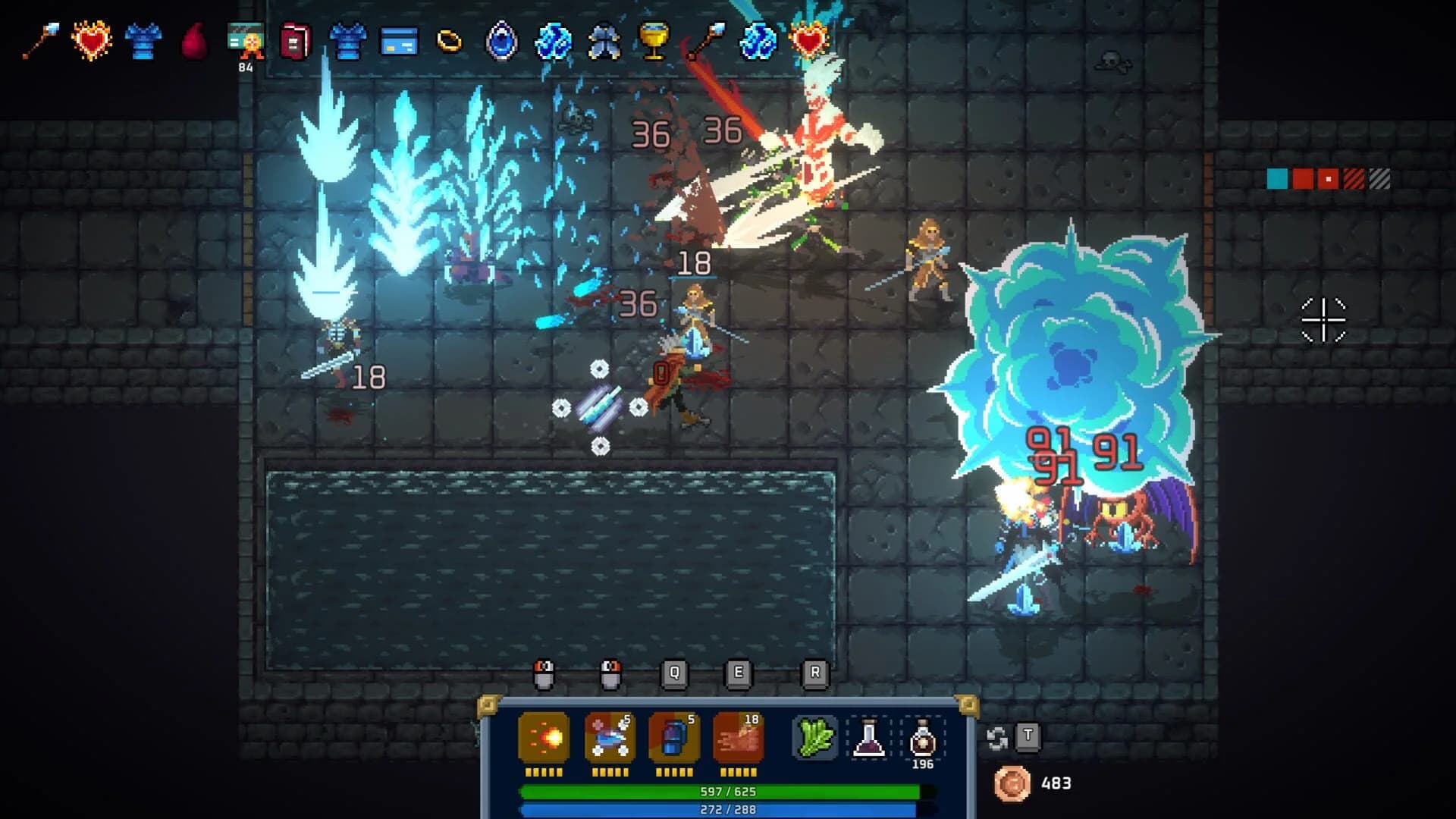
Task: Toggle the striped hatched indicator top right
Action: click(x=1379, y=179)
